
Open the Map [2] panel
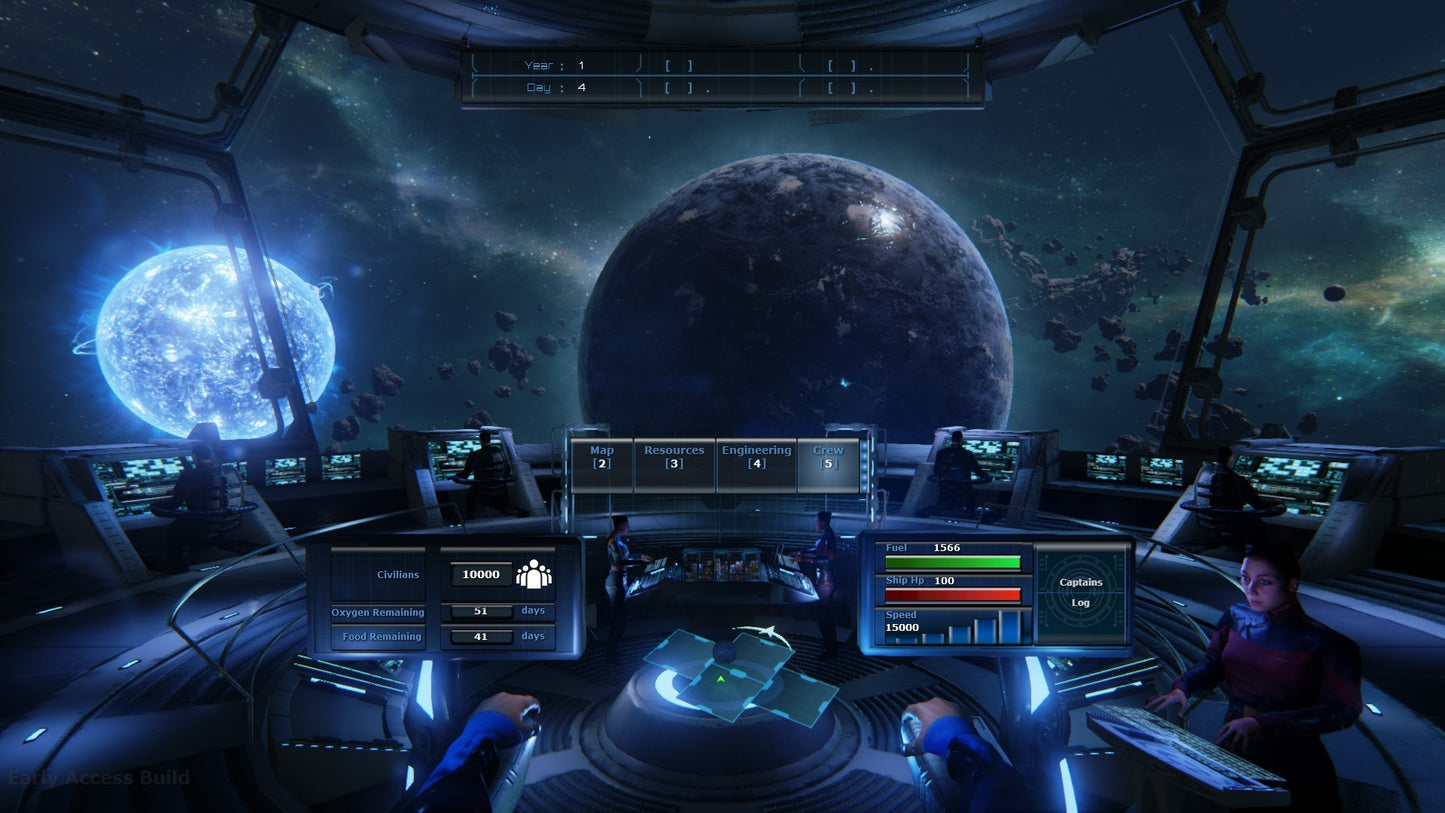coord(600,458)
